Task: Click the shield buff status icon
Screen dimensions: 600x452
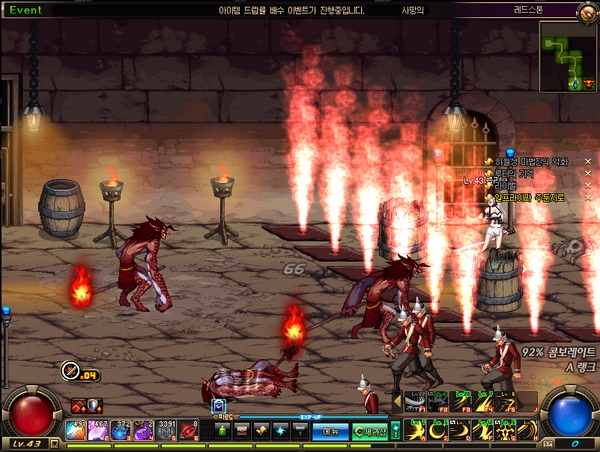Action: (94, 405)
